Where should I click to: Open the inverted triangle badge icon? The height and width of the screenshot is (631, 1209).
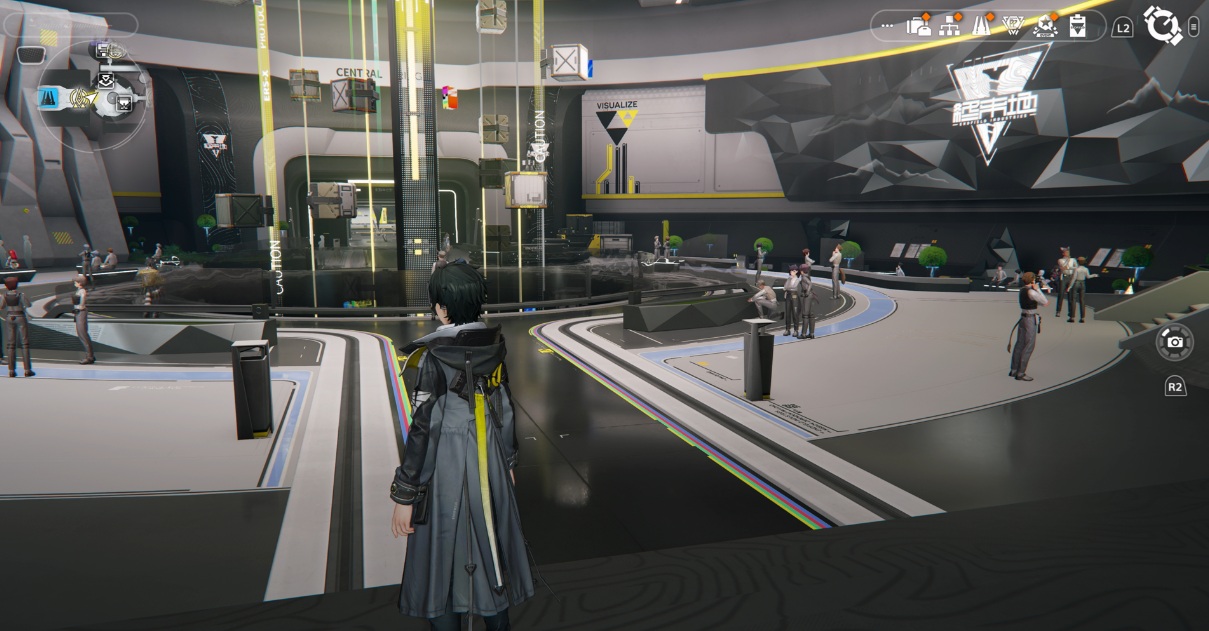(x=1013, y=26)
